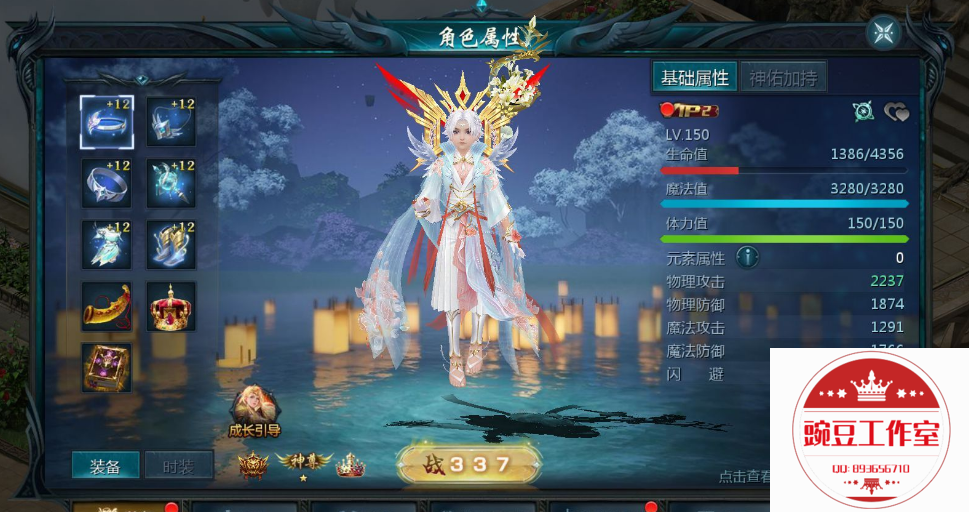The height and width of the screenshot is (512, 969).
Task: Click the teal compass emblem icon
Action: pos(864,112)
